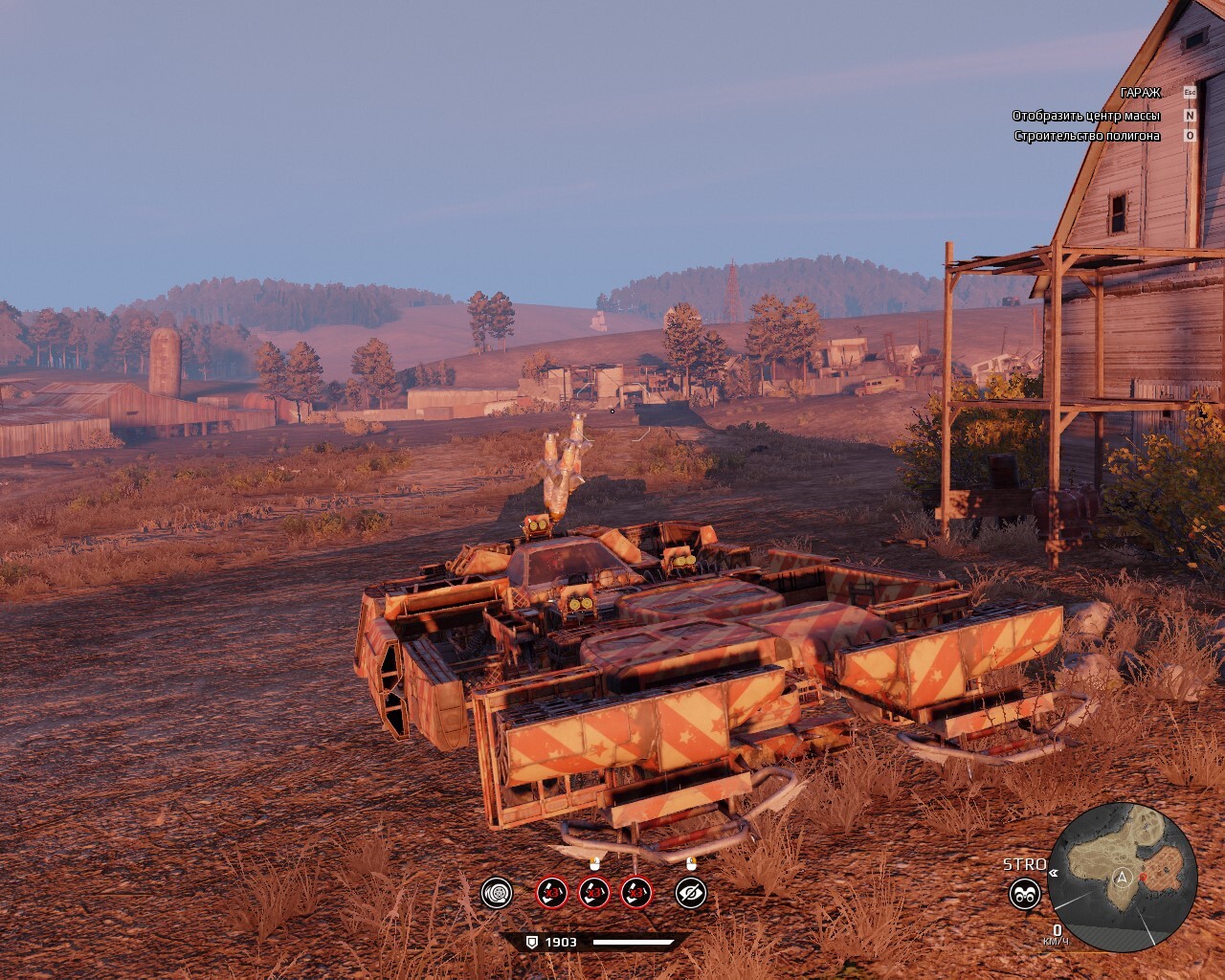Image resolution: width=1225 pixels, height=980 pixels.
Task: Activate the spinning wheel module icon
Action: [x=497, y=893]
